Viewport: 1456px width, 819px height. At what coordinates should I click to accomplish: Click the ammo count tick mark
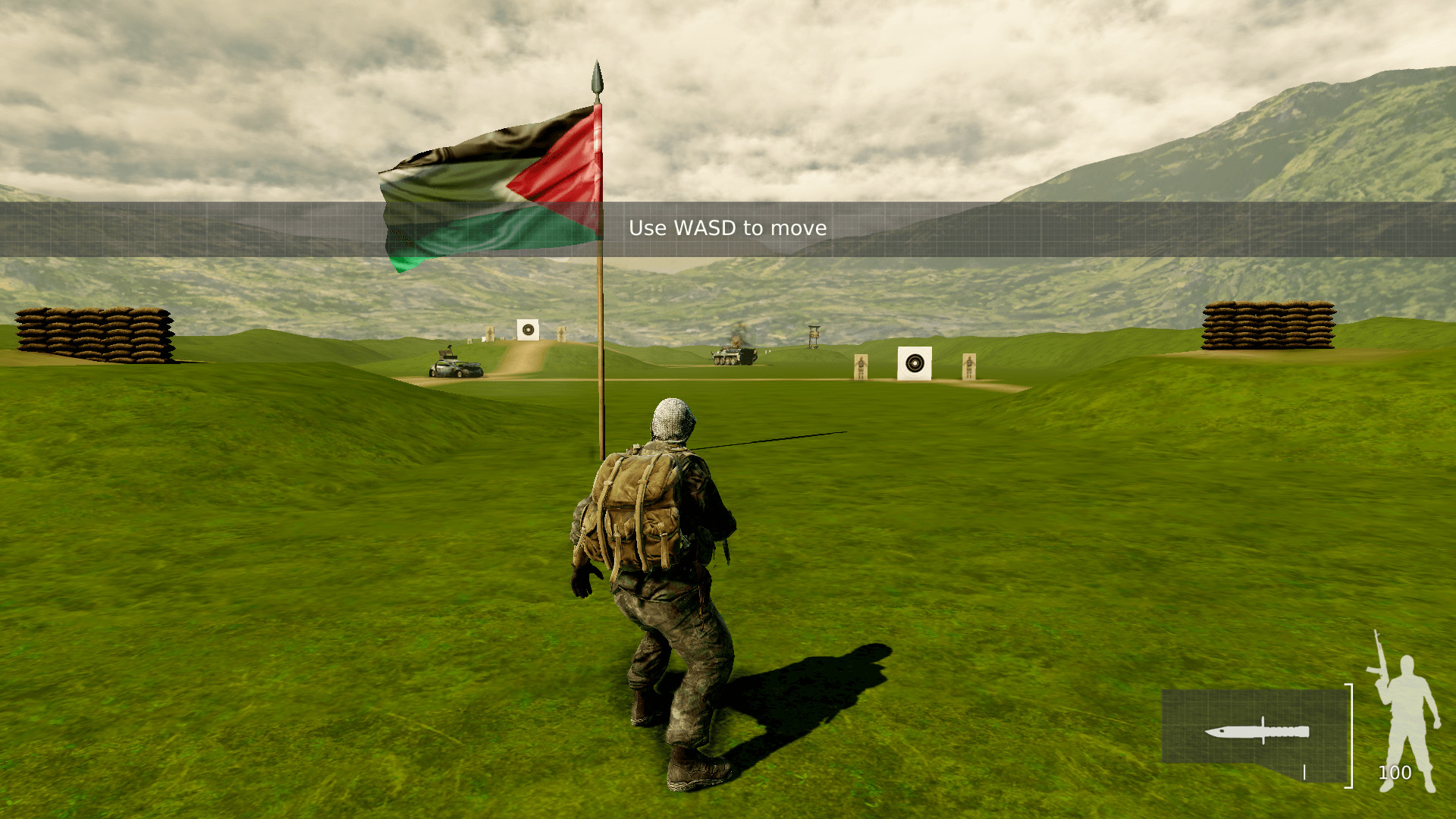1304,771
